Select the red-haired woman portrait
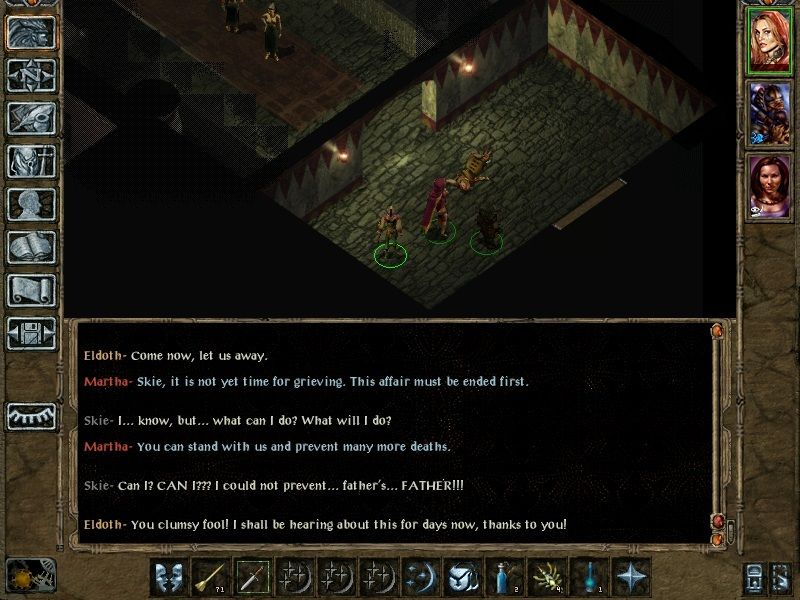 click(769, 41)
